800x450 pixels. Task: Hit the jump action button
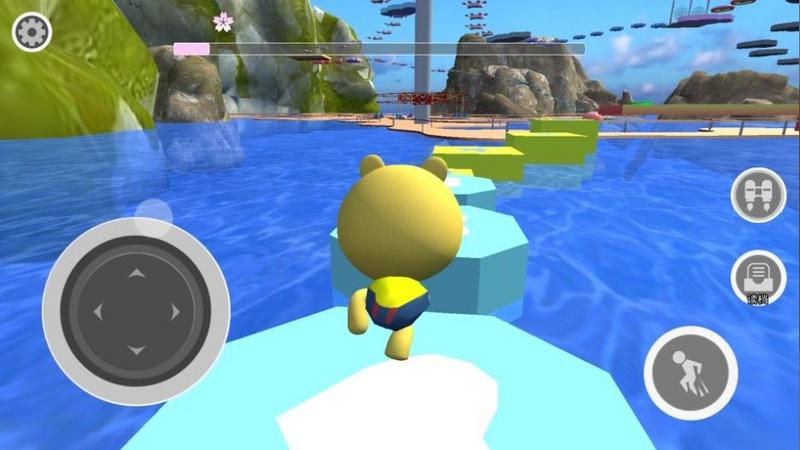(690, 372)
